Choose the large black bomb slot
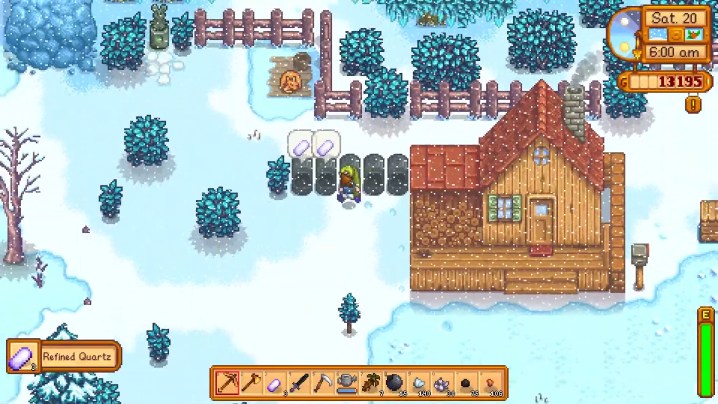Screen dimensions: 718x404 pyautogui.click(x=395, y=382)
